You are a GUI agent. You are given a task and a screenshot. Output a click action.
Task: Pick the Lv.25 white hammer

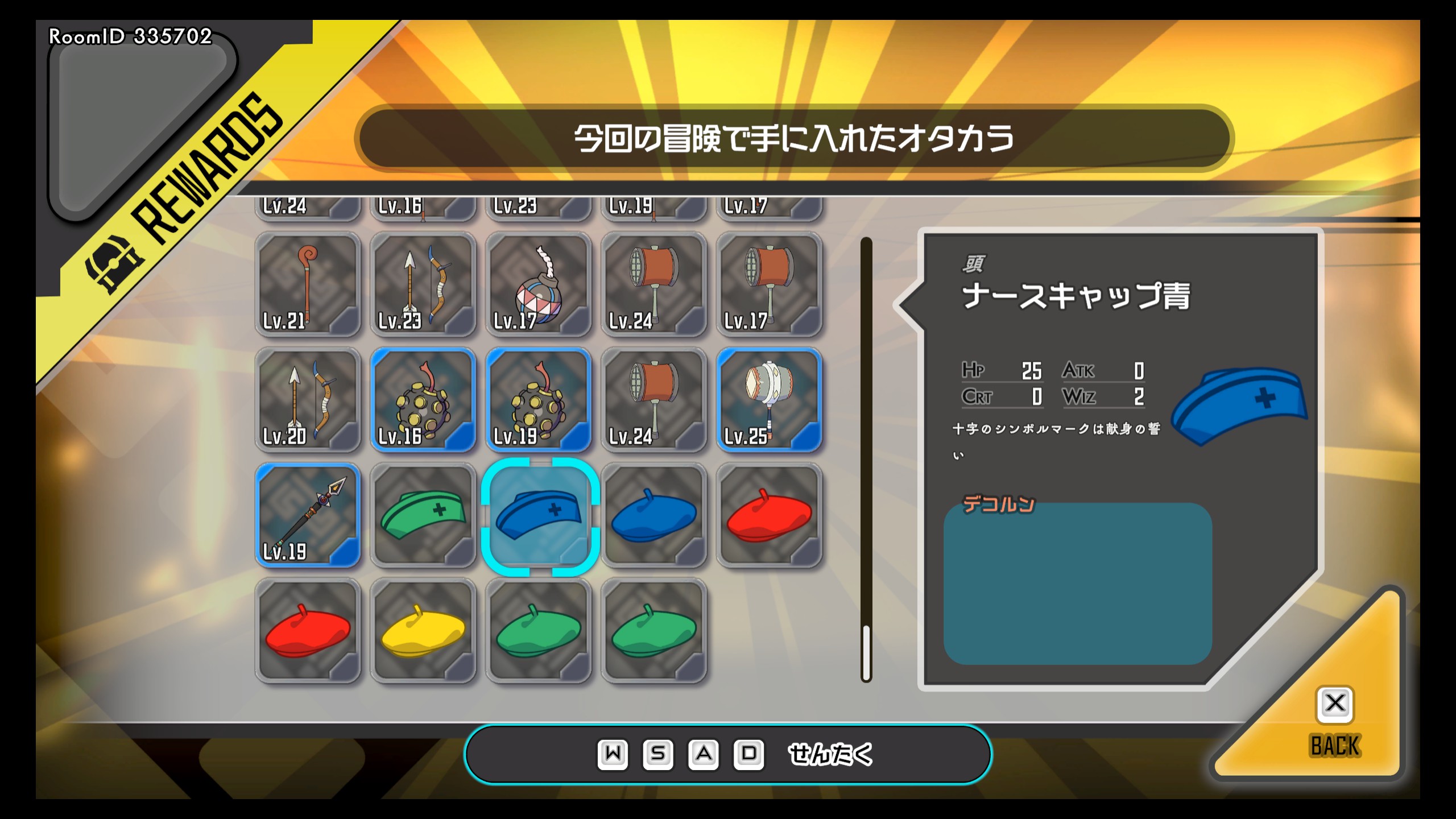click(x=769, y=400)
